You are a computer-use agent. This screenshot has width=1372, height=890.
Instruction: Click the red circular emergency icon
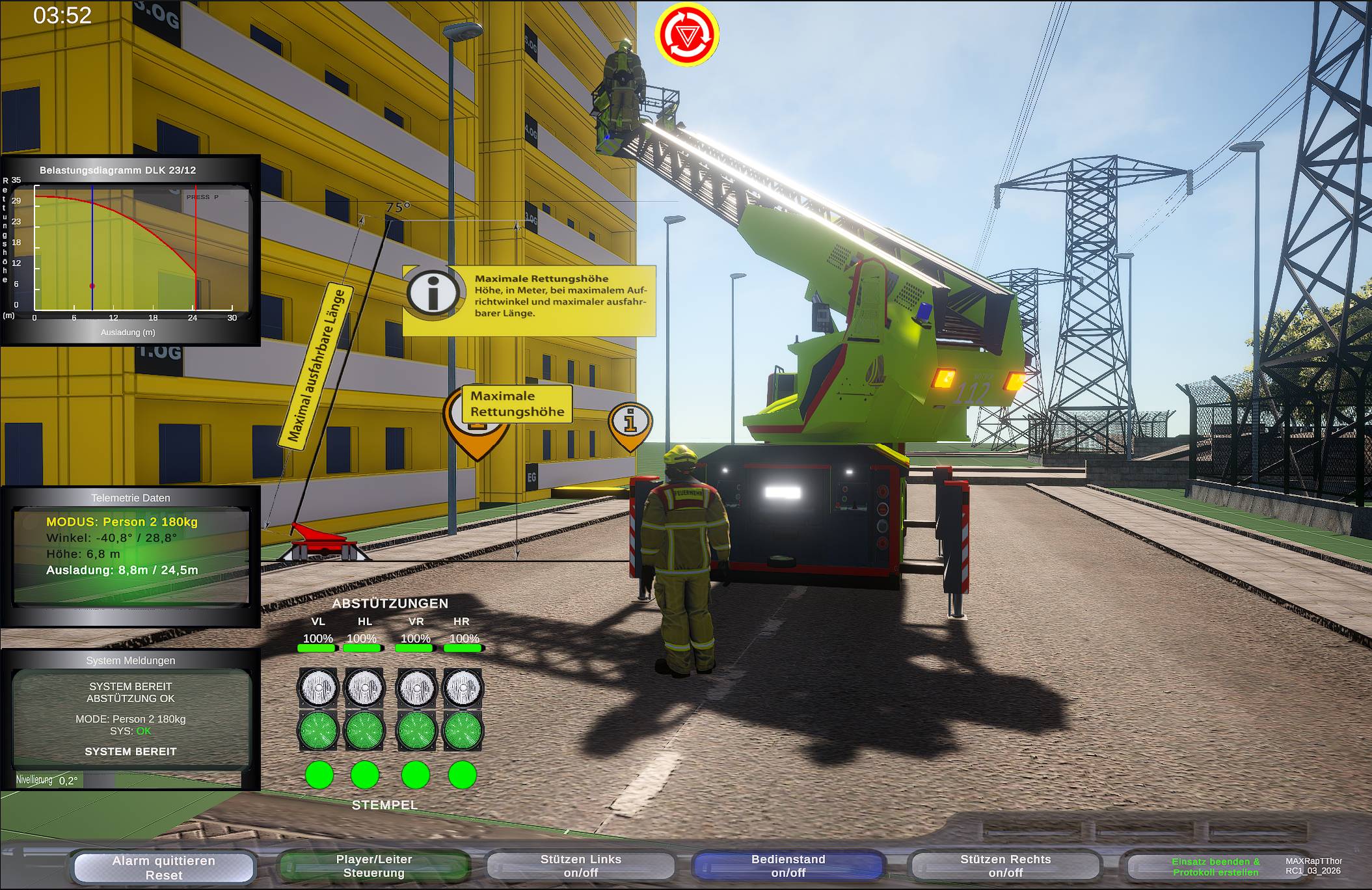click(x=686, y=35)
